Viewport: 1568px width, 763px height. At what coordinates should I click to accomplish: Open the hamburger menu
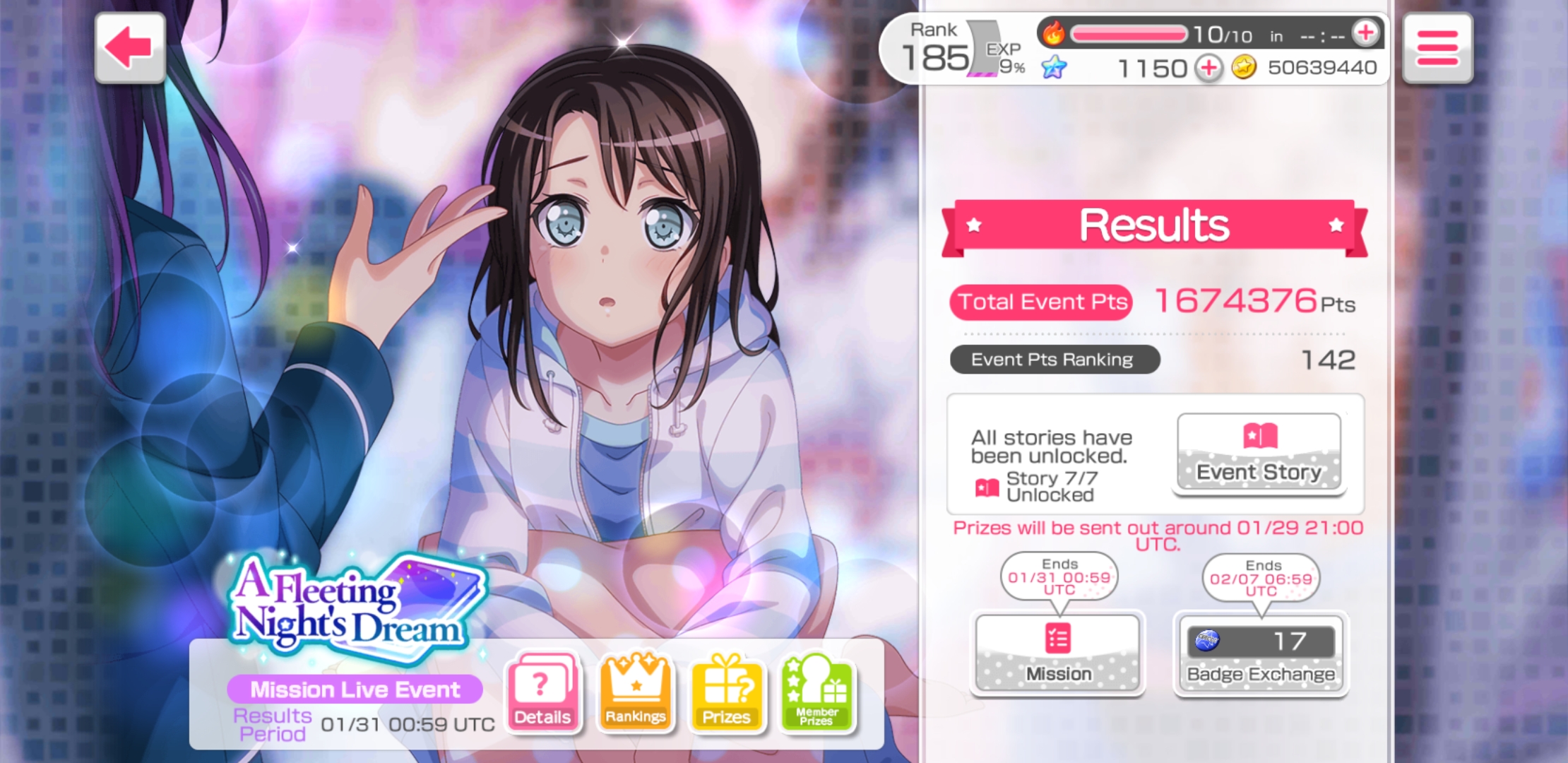click(x=1437, y=48)
